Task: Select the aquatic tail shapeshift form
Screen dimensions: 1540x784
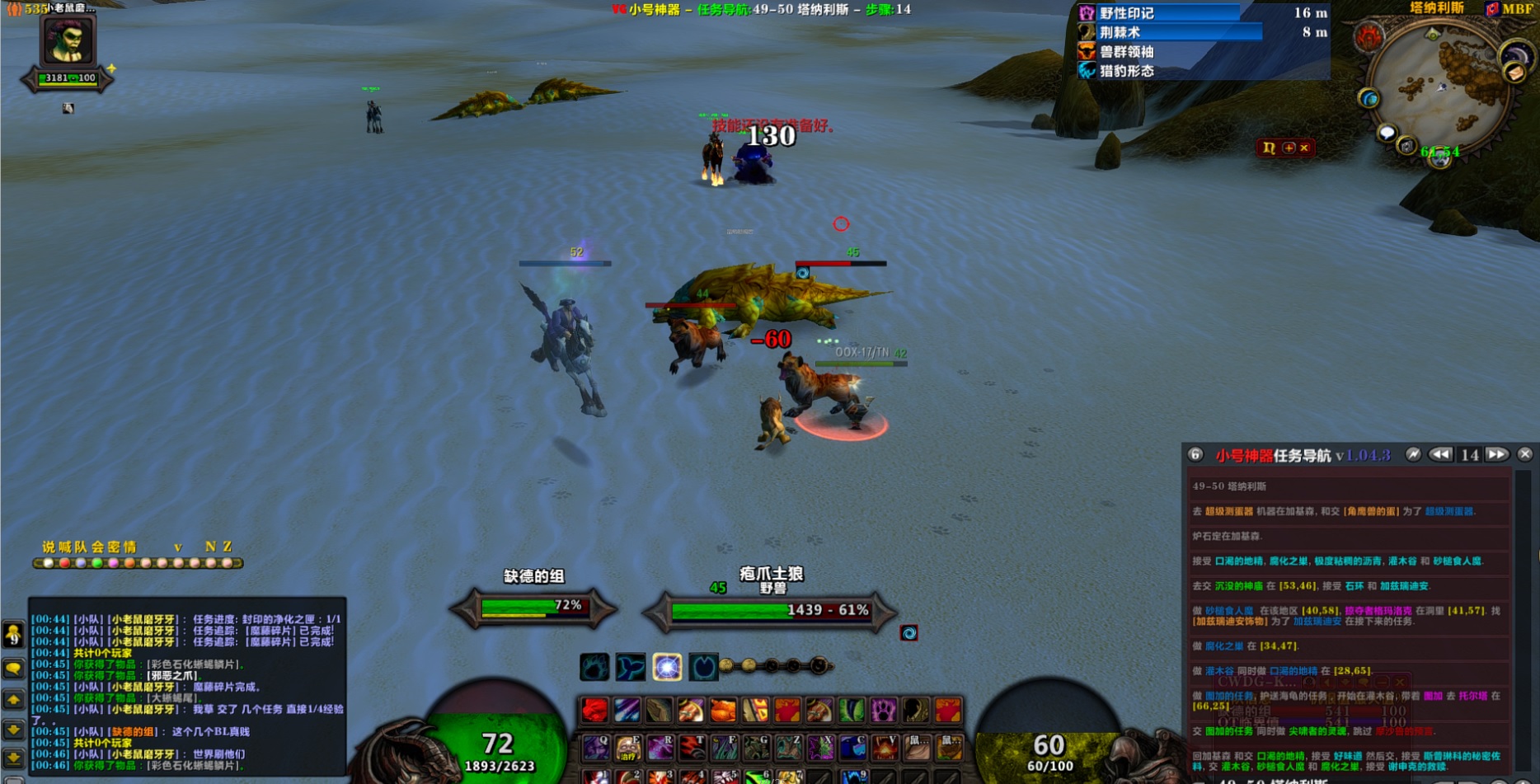Action: pyautogui.click(x=631, y=666)
